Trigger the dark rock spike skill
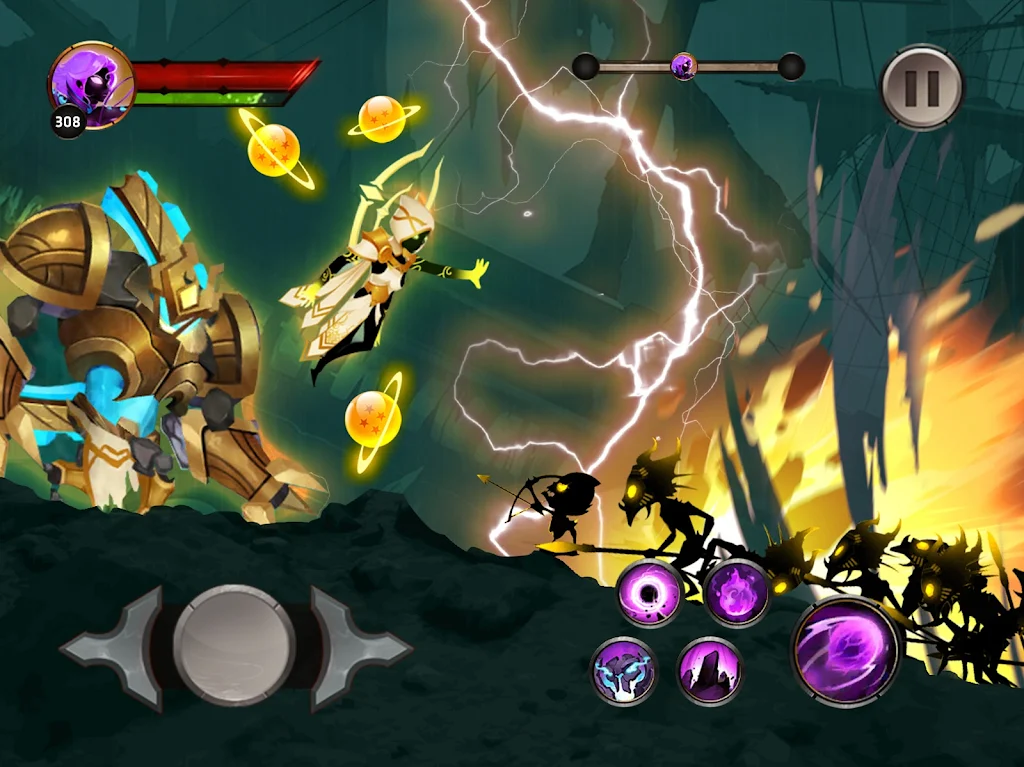 709,670
